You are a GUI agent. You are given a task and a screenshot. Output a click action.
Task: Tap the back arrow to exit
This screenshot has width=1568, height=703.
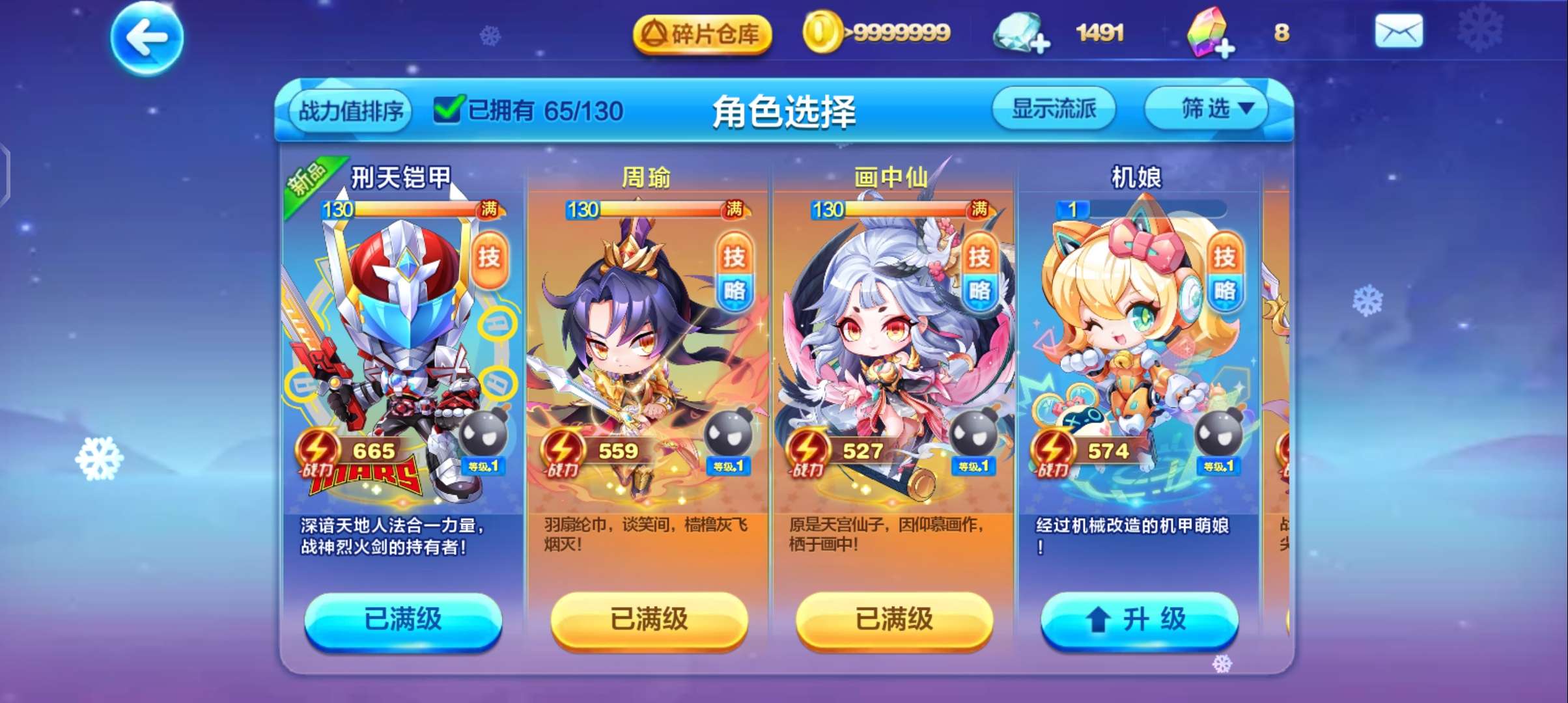[147, 37]
